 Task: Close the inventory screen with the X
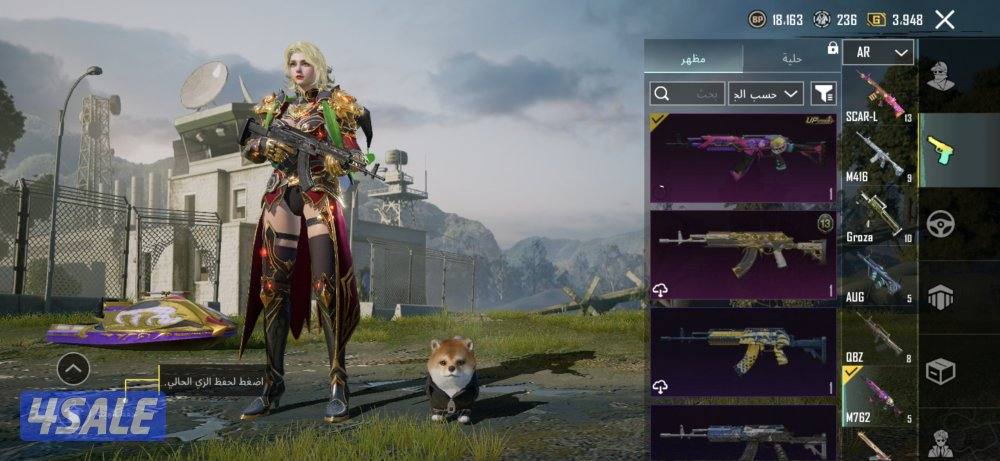tap(944, 19)
